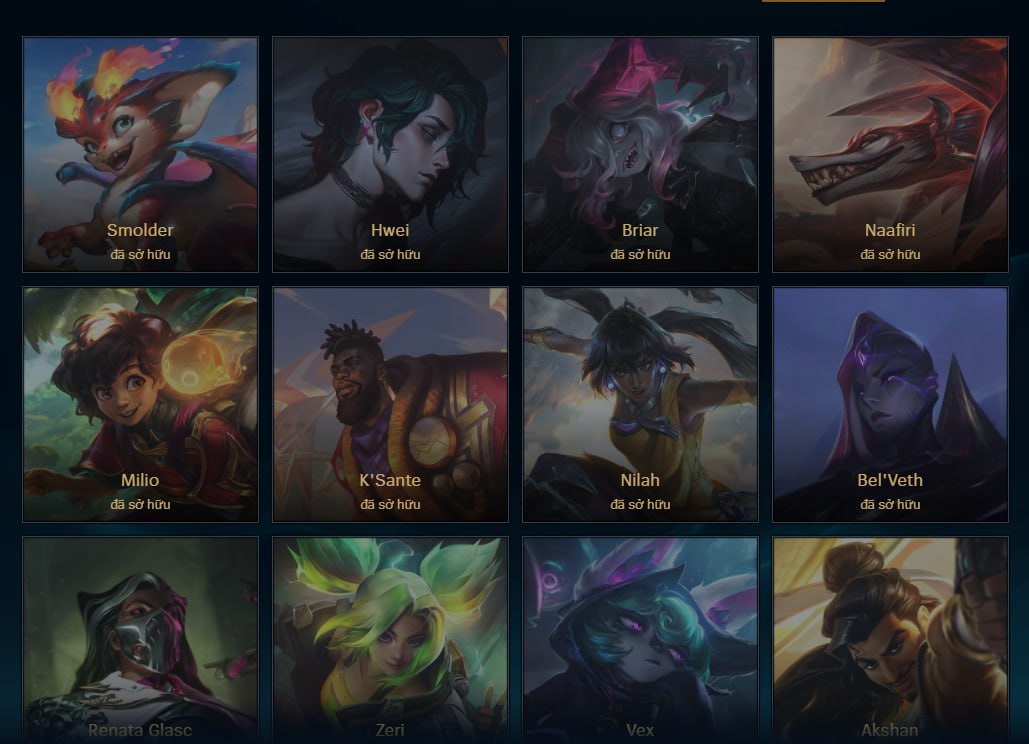Open the Renata Glasc champion tile

click(140, 640)
